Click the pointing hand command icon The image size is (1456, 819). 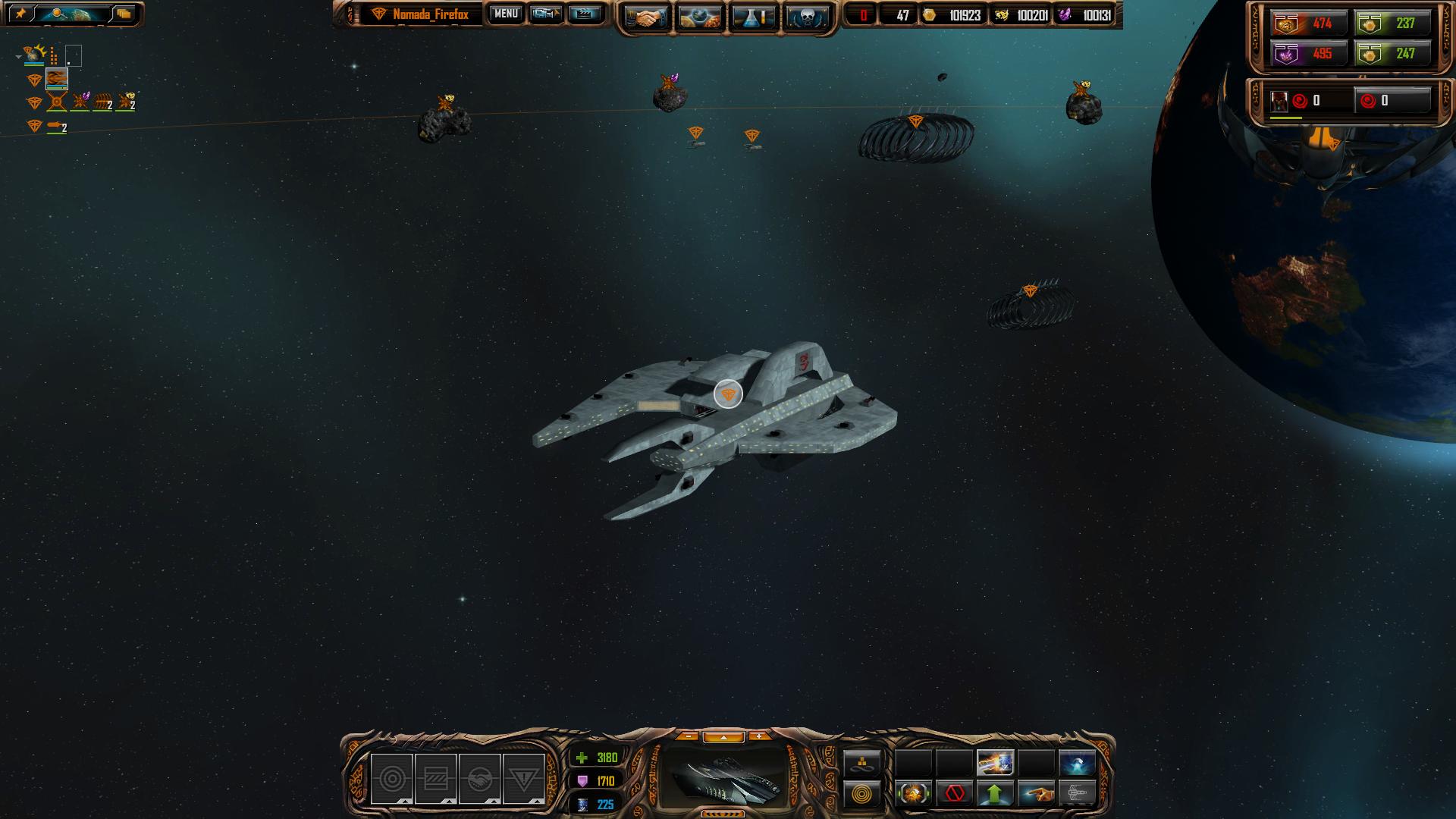point(1036,794)
